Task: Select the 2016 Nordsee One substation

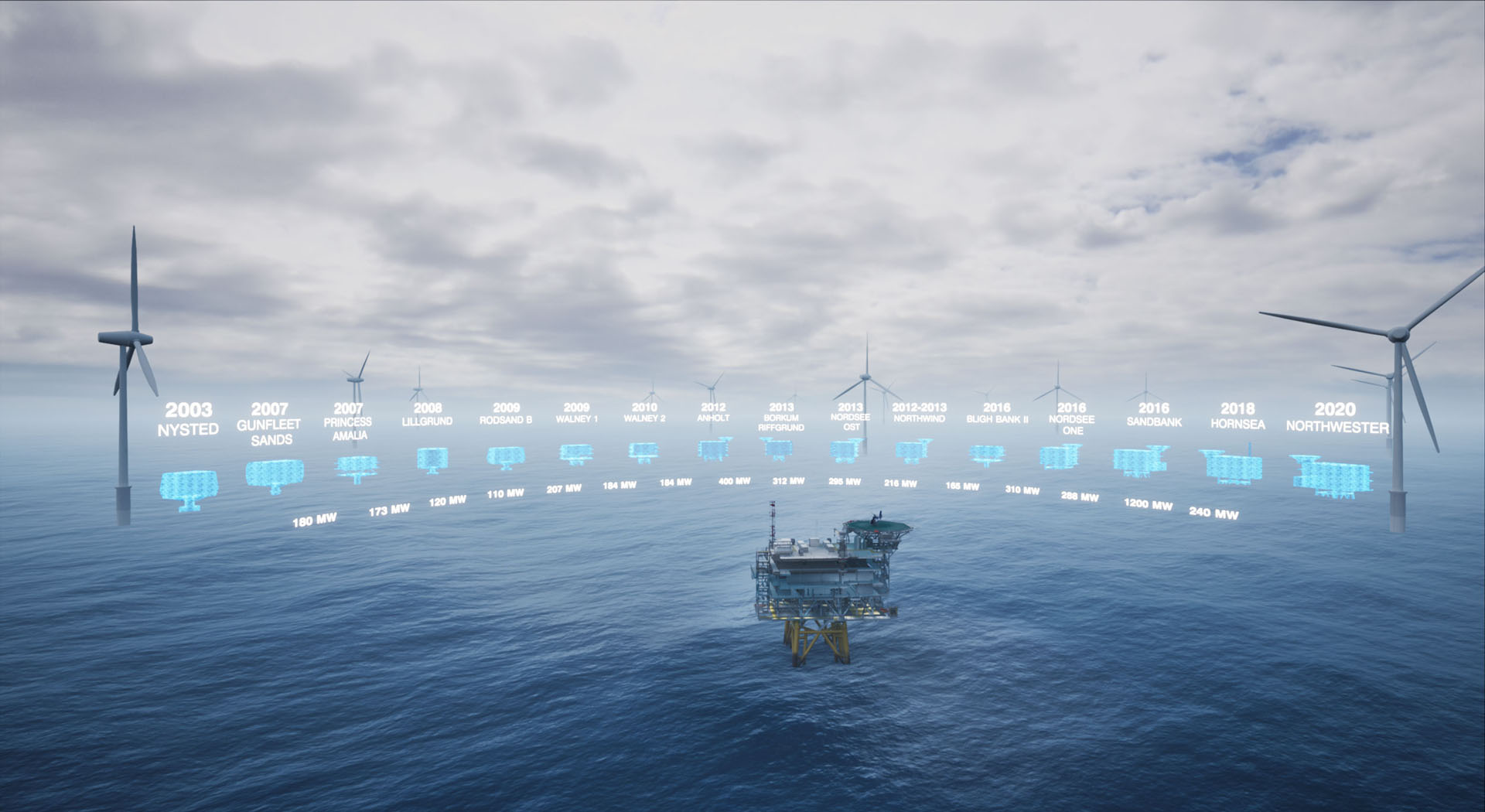Action: pyautogui.click(x=1060, y=456)
